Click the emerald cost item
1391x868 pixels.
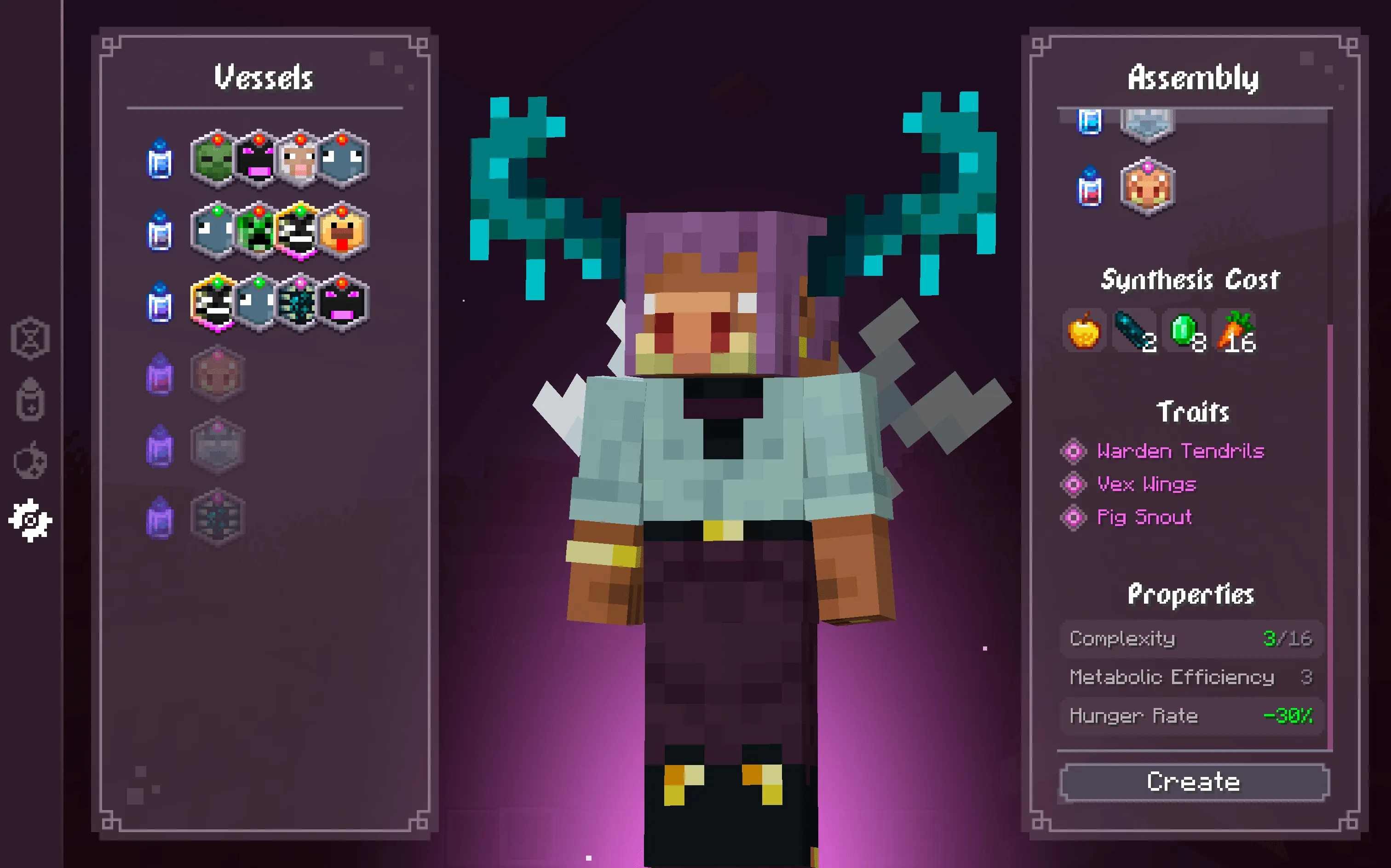click(x=1182, y=332)
